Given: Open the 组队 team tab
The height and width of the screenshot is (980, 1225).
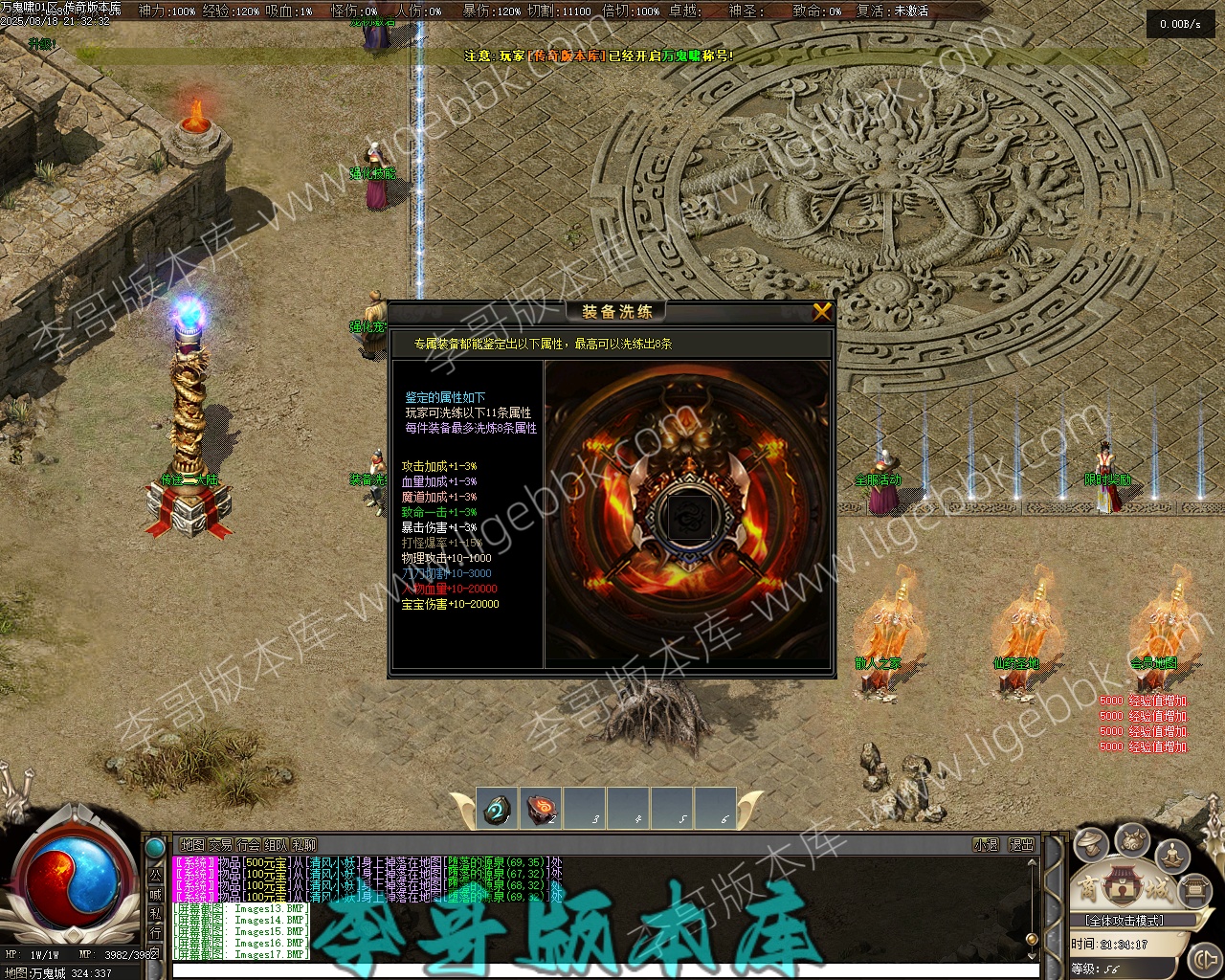Looking at the screenshot, I should click(x=276, y=845).
